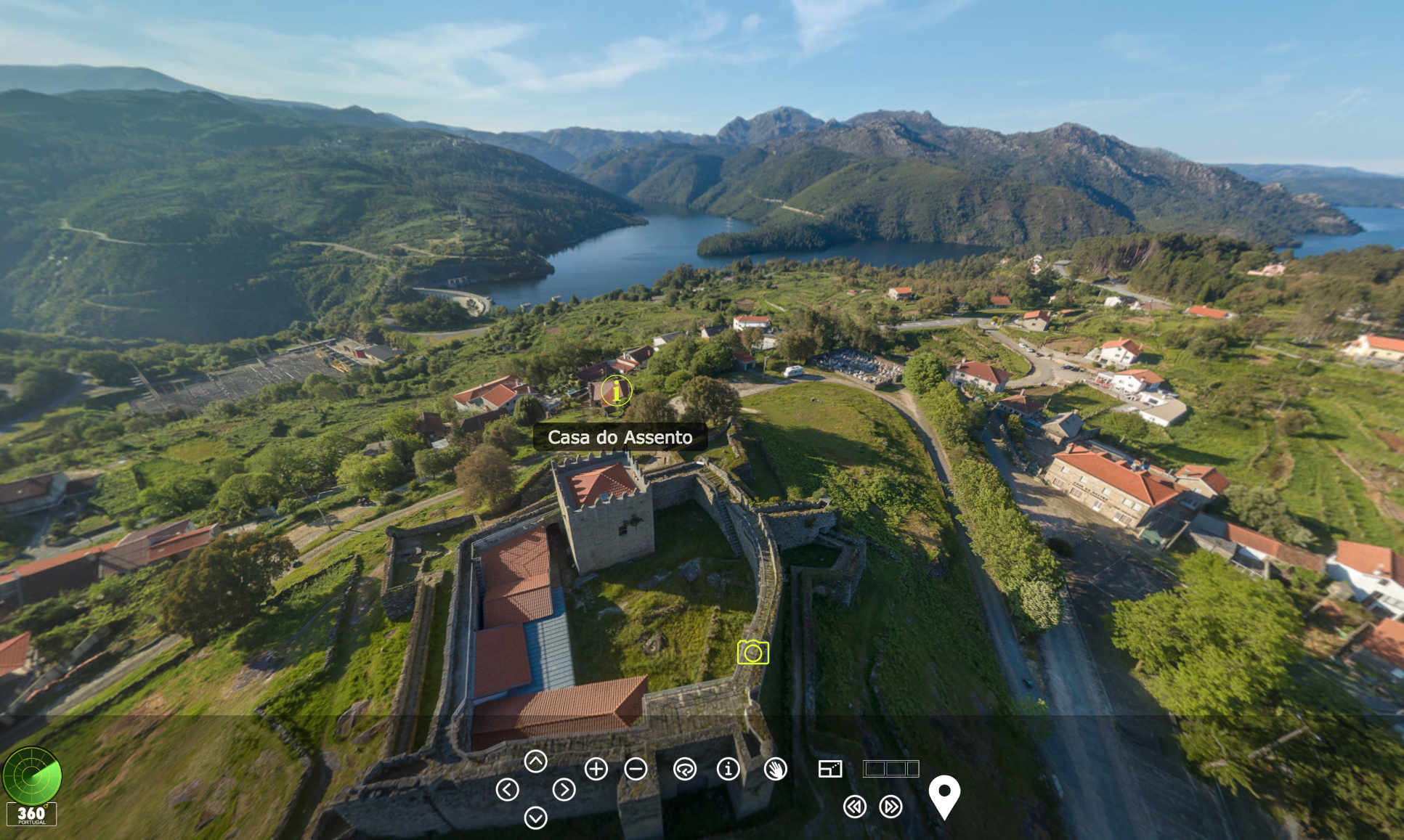
Task: Open the Casa do Assento info hotspot
Action: coord(617,391)
